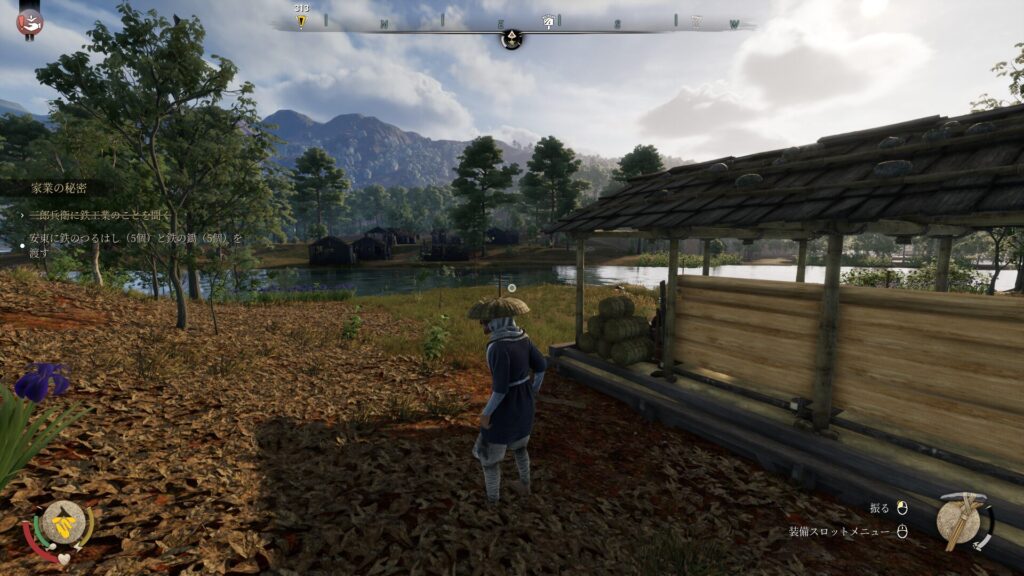Select the 三郎兵衛 quest objective line
The height and width of the screenshot is (576, 1024).
[x=101, y=214]
